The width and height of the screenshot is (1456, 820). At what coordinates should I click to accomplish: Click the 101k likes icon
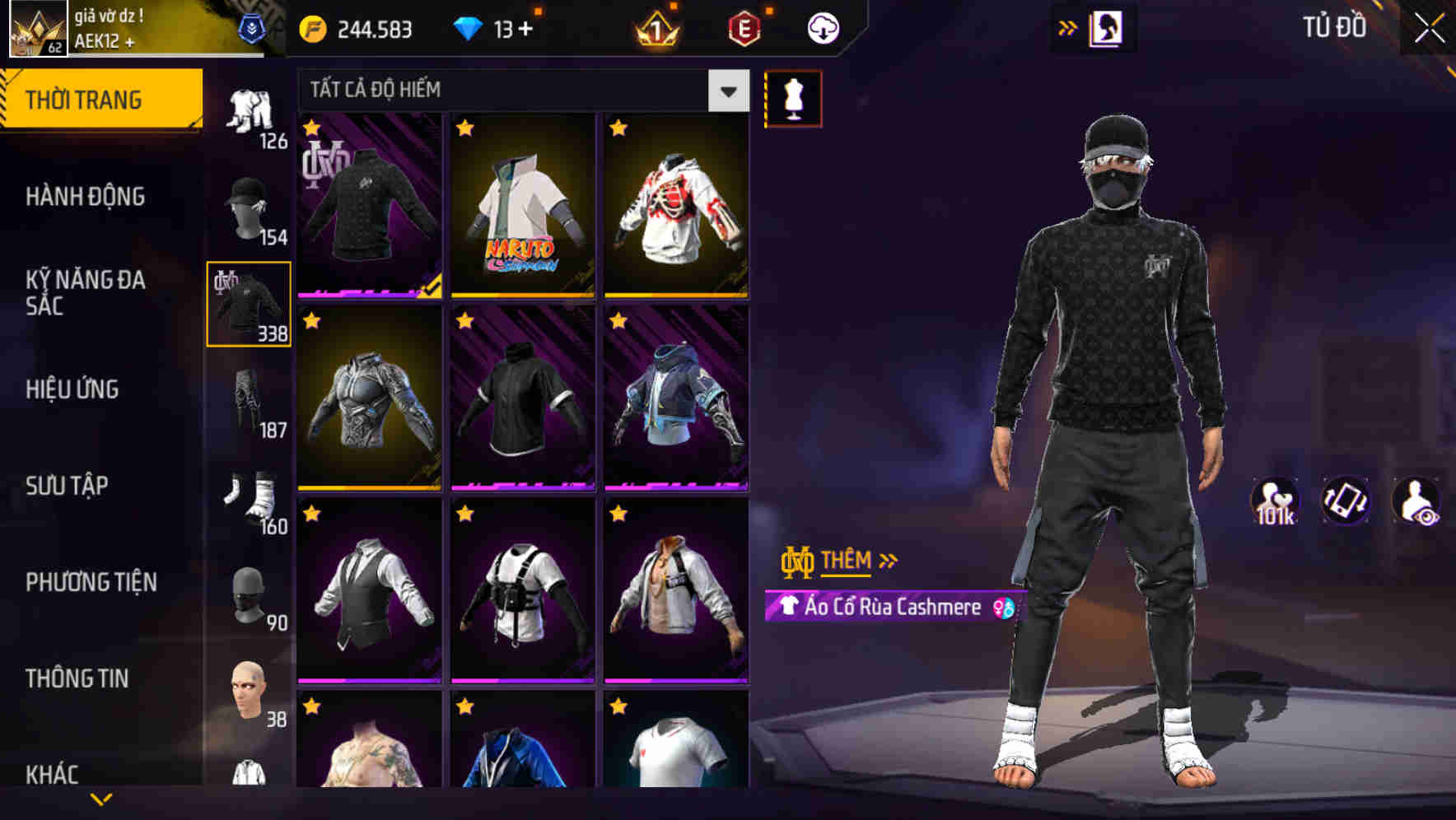tap(1274, 501)
